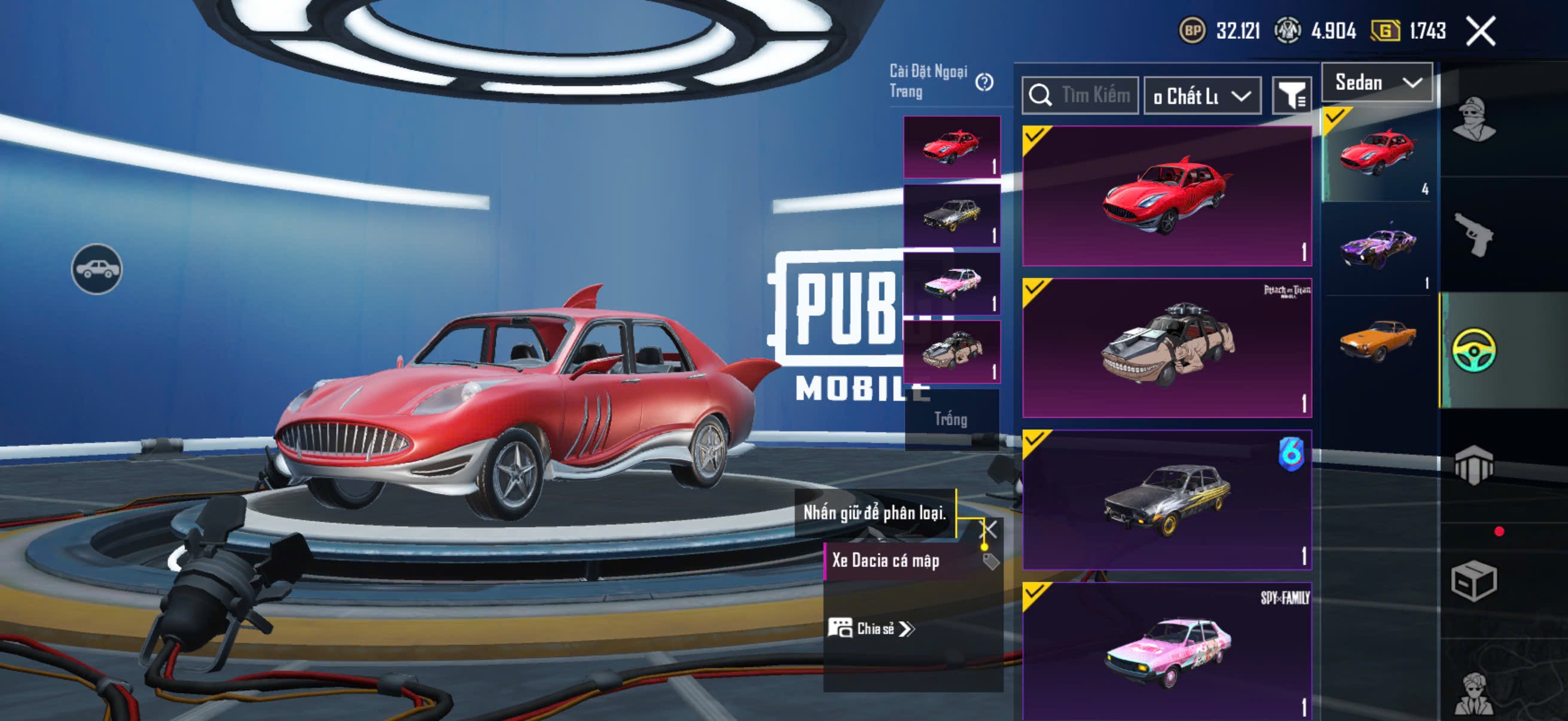Open the crate box category
Screen dimensions: 1568x721
[1473, 581]
